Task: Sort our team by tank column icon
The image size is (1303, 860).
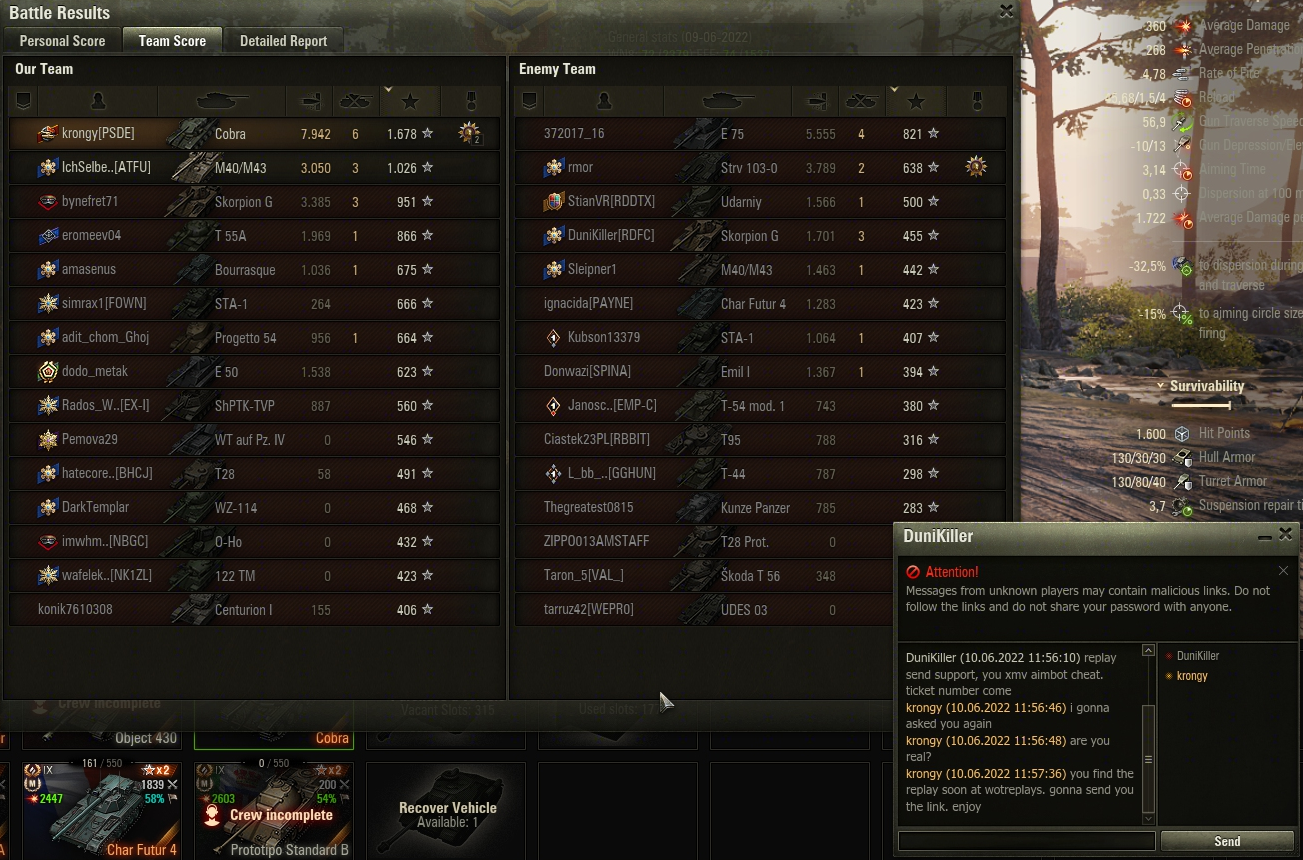Action: [219, 100]
